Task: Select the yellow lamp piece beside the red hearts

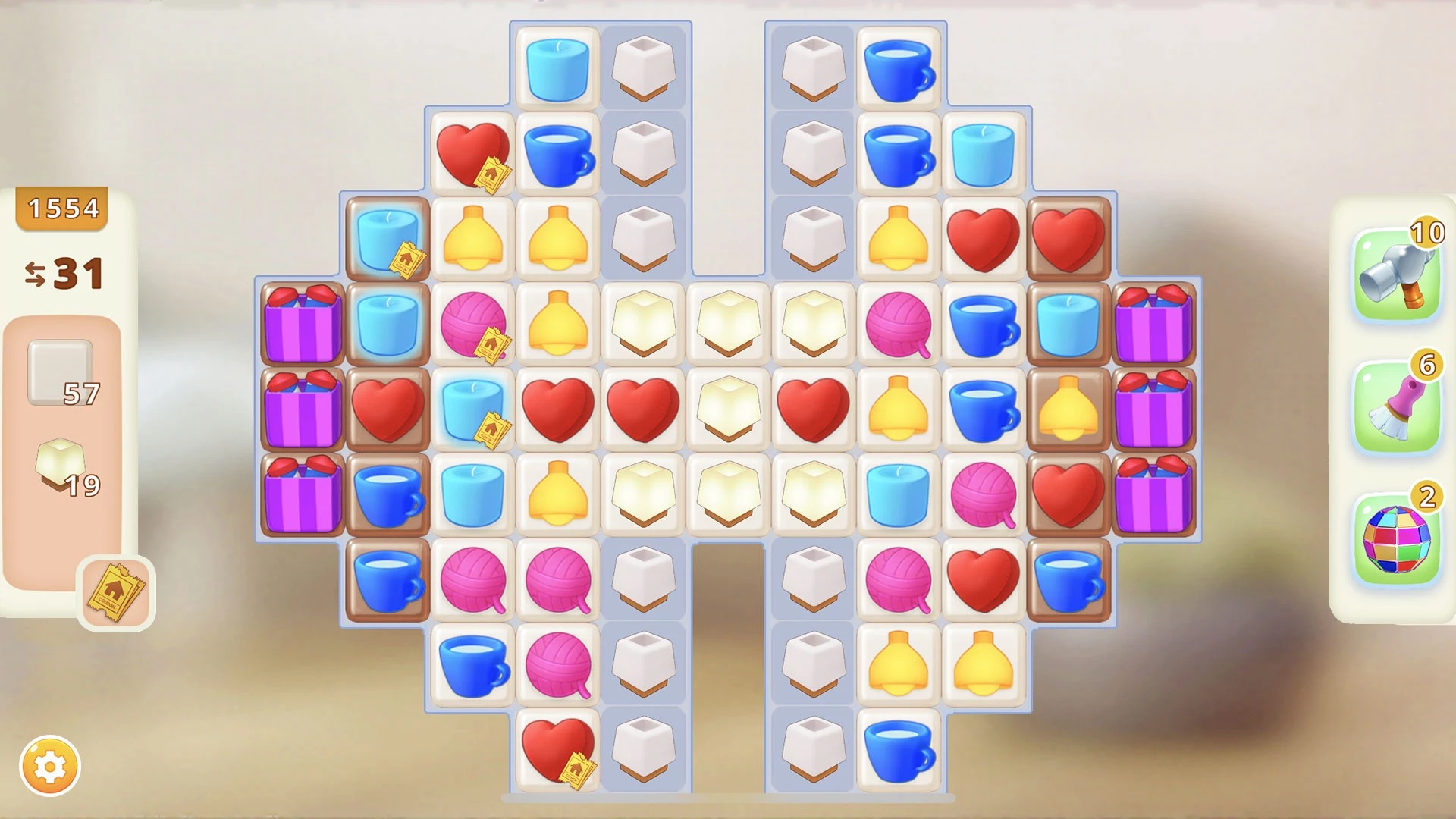Action: (x=897, y=239)
